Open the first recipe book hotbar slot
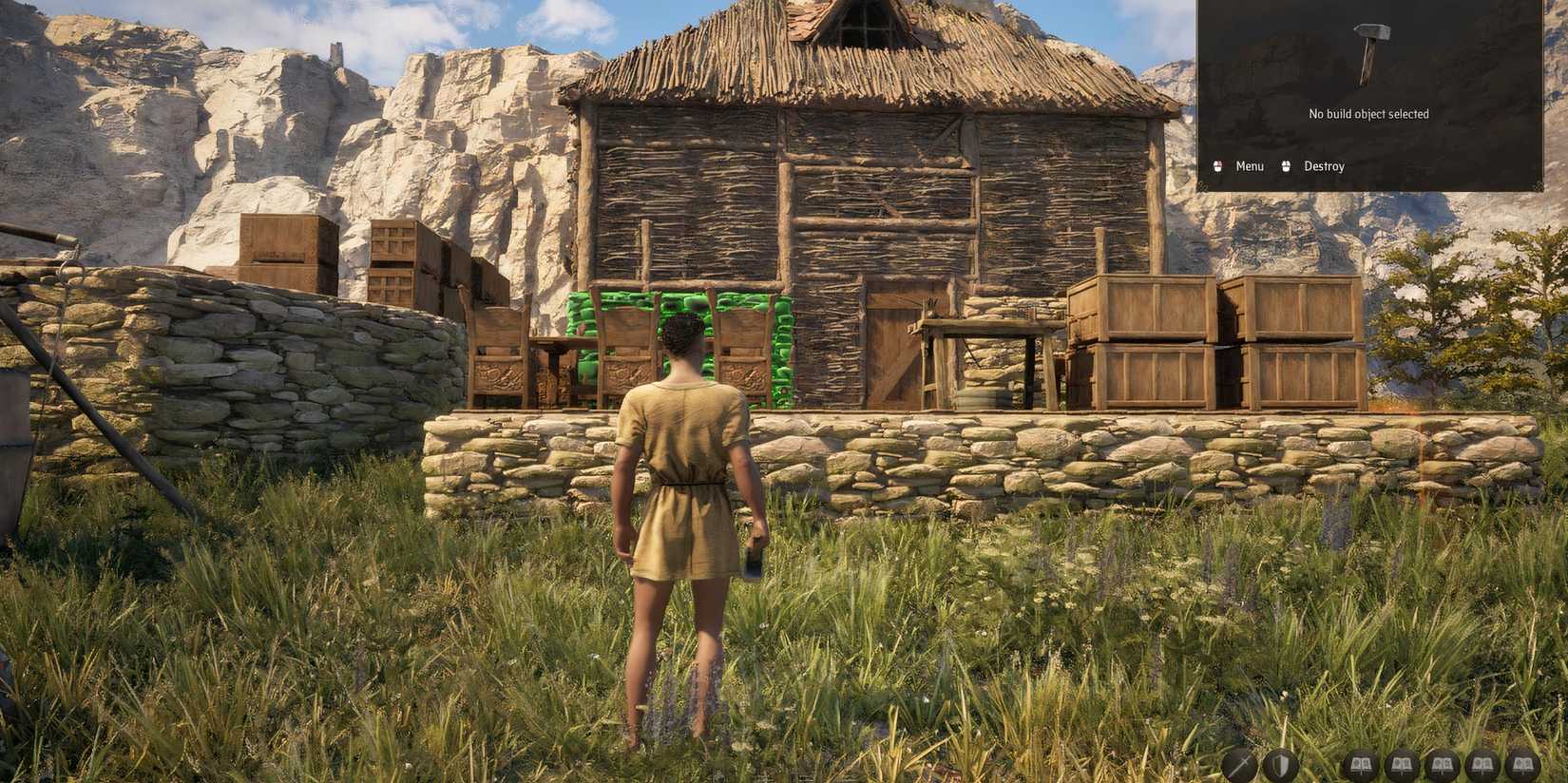Screen dimensions: 1568x783 (x=1360, y=763)
